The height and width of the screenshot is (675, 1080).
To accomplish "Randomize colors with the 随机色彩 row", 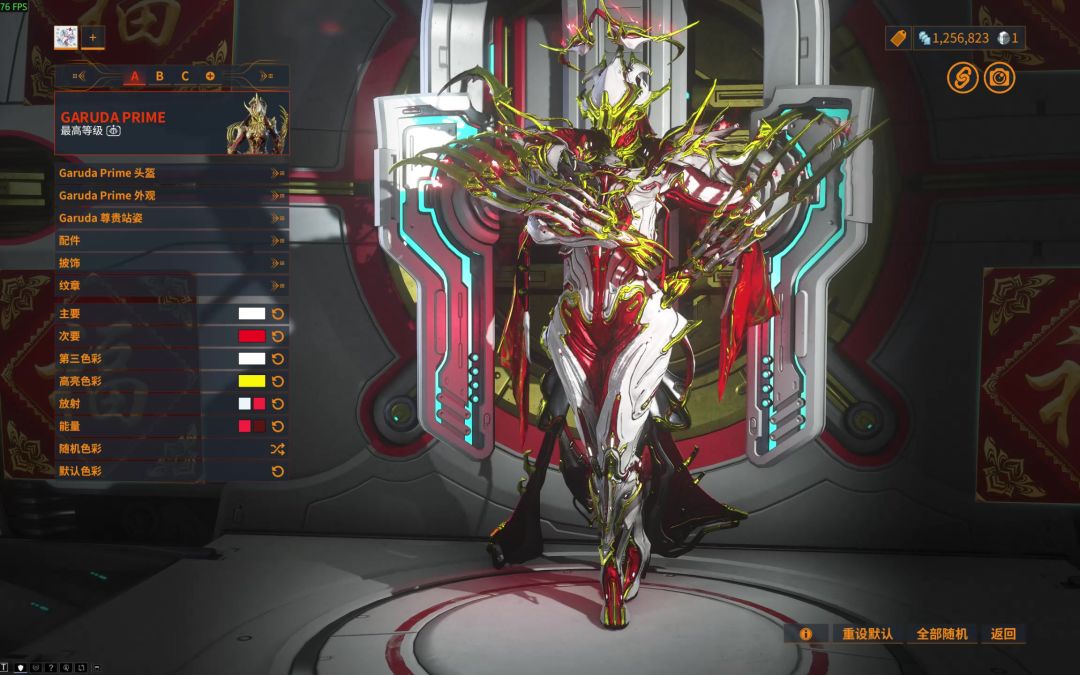I will (171, 449).
